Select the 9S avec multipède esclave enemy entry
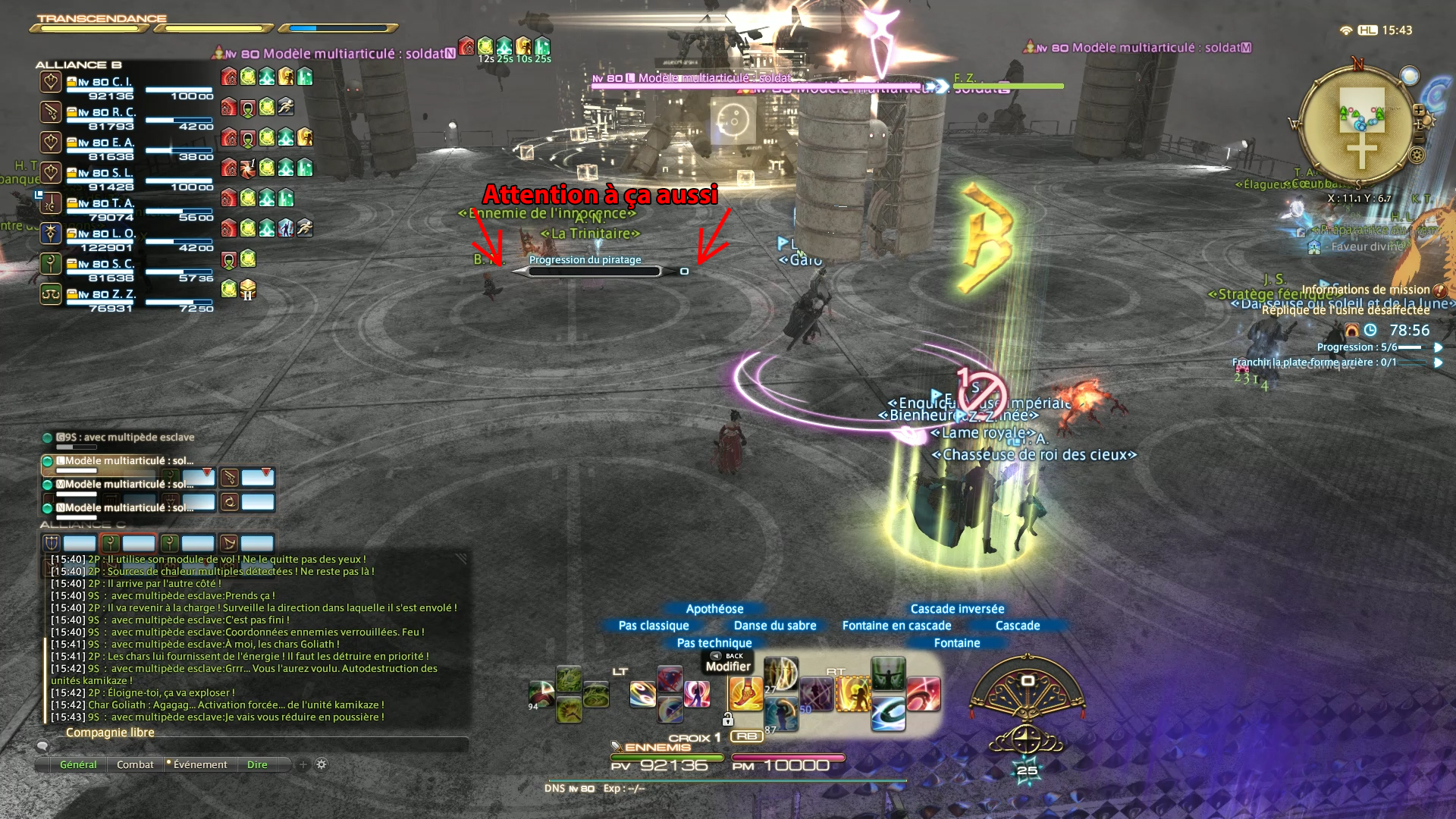This screenshot has height=819, width=1456. tap(125, 438)
